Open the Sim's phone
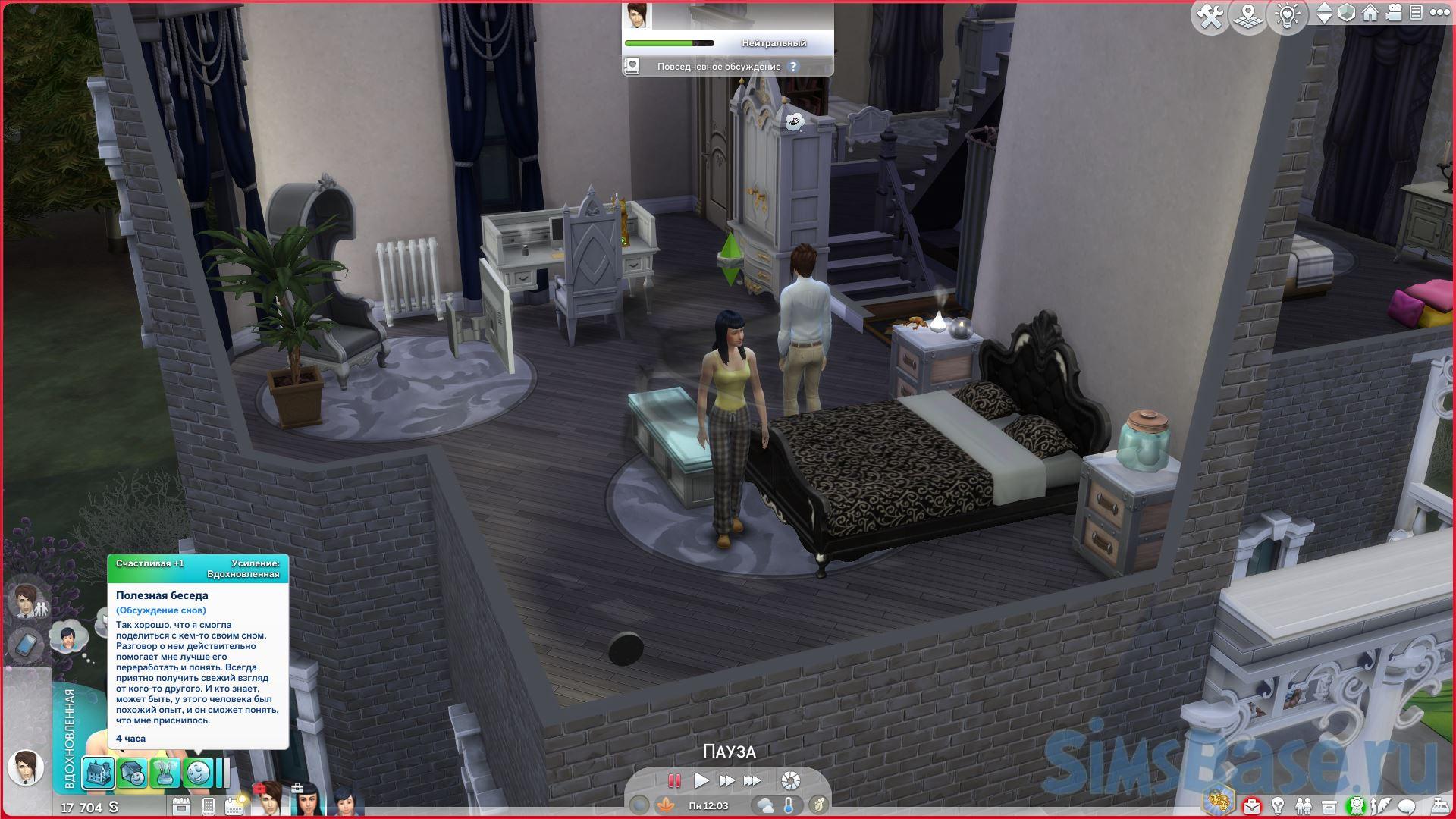 pyautogui.click(x=24, y=646)
